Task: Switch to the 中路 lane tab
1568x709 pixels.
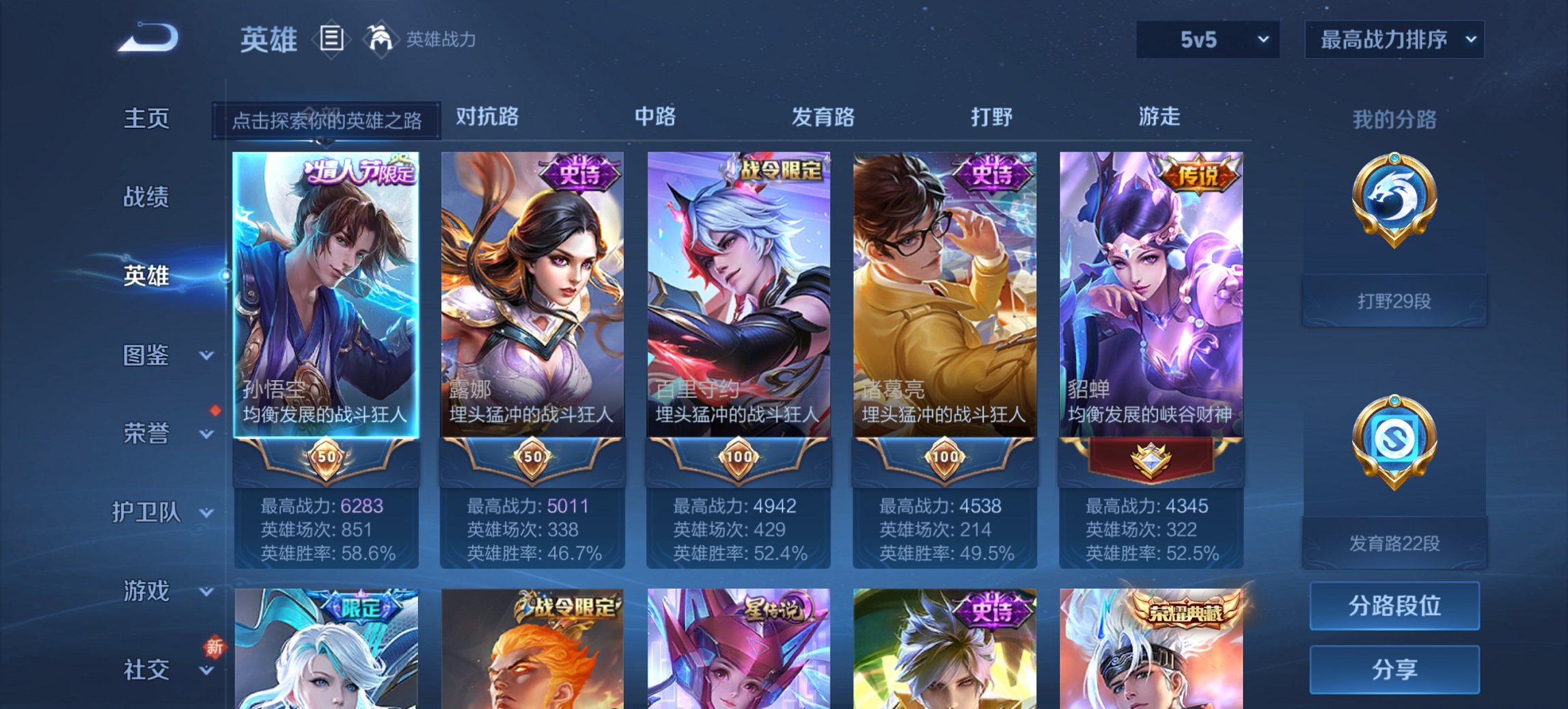Action: coord(657,117)
